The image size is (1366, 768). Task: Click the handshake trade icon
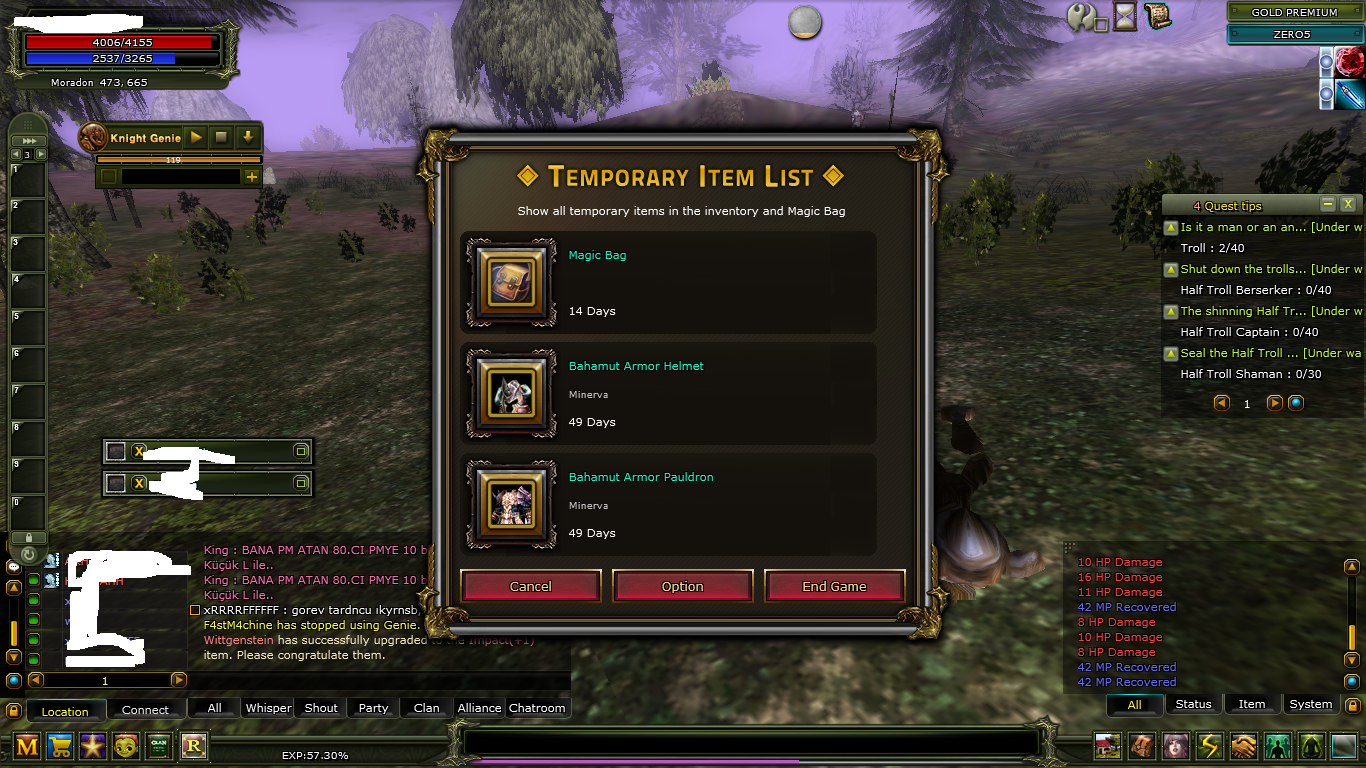[1243, 746]
